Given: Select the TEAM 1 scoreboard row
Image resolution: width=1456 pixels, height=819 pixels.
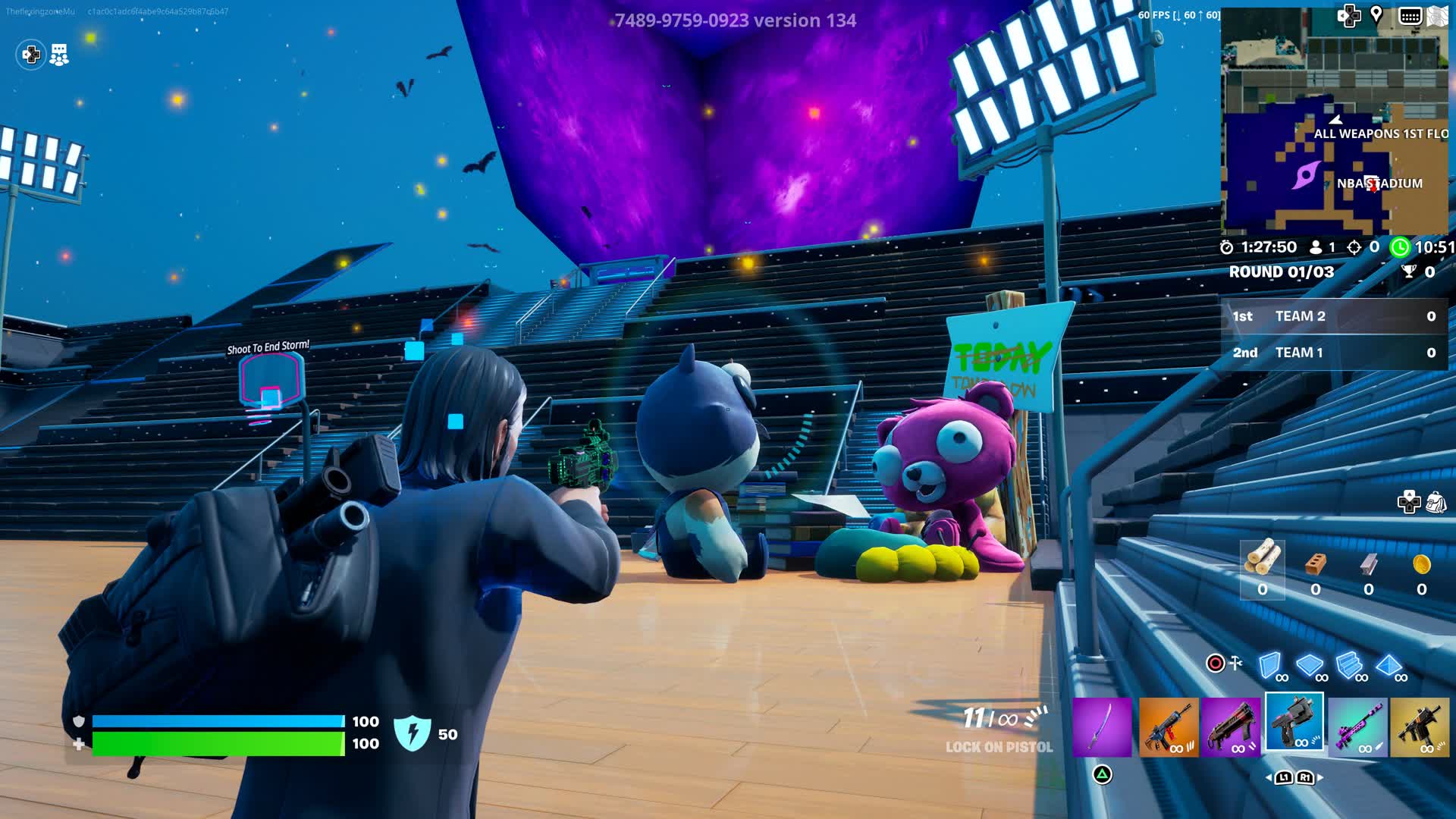Looking at the screenshot, I should coord(1335,353).
